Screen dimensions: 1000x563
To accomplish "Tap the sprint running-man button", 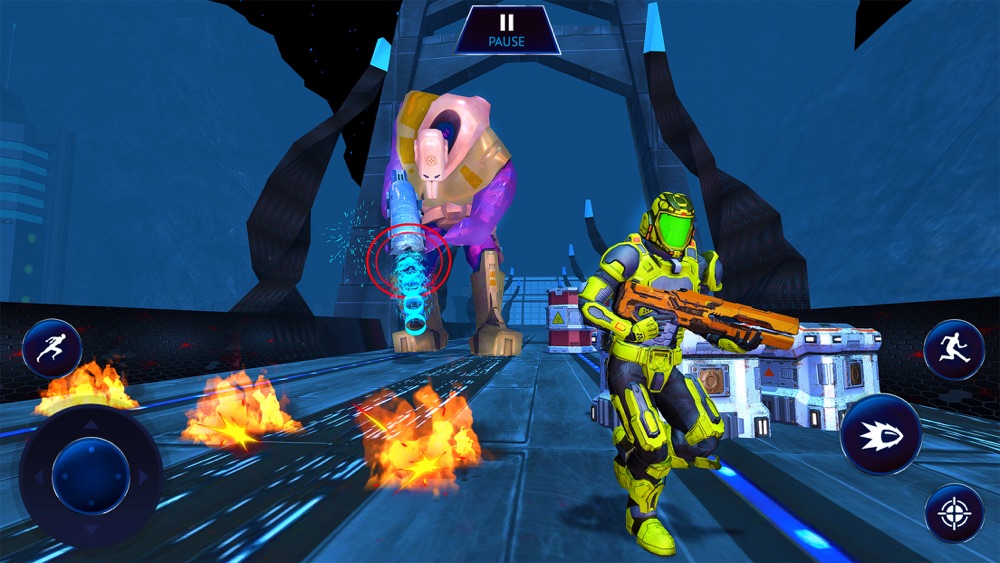I will click(52, 348).
